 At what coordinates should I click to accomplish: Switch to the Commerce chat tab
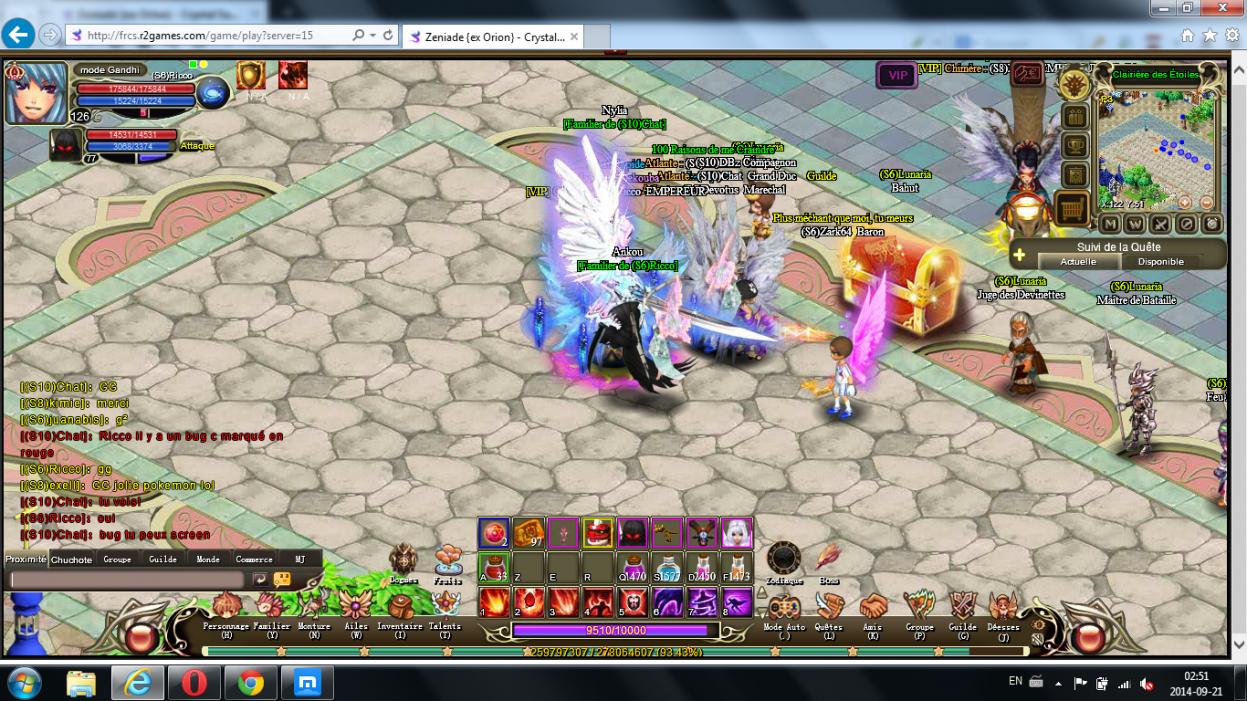254,560
